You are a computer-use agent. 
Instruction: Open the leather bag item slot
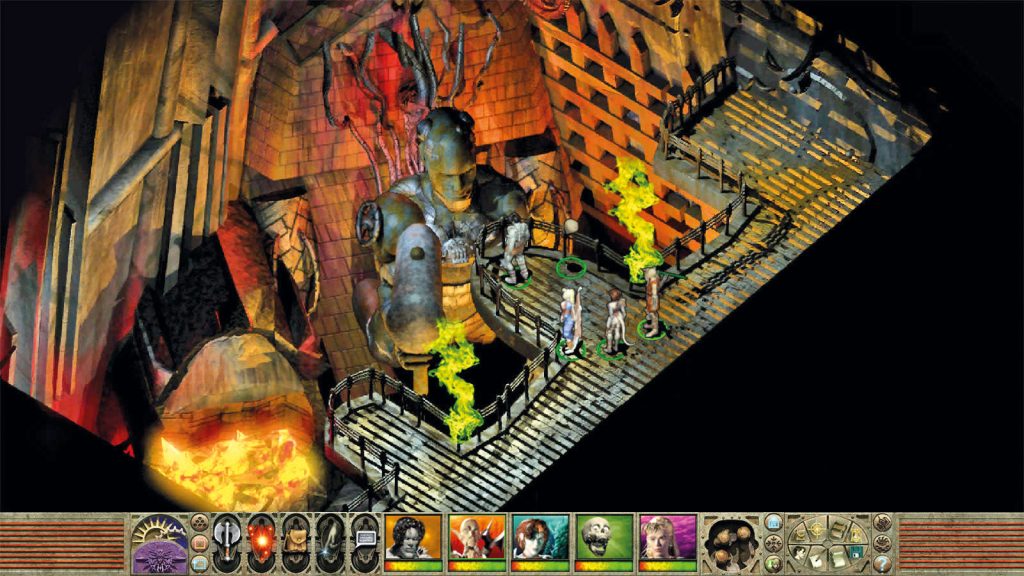295,541
